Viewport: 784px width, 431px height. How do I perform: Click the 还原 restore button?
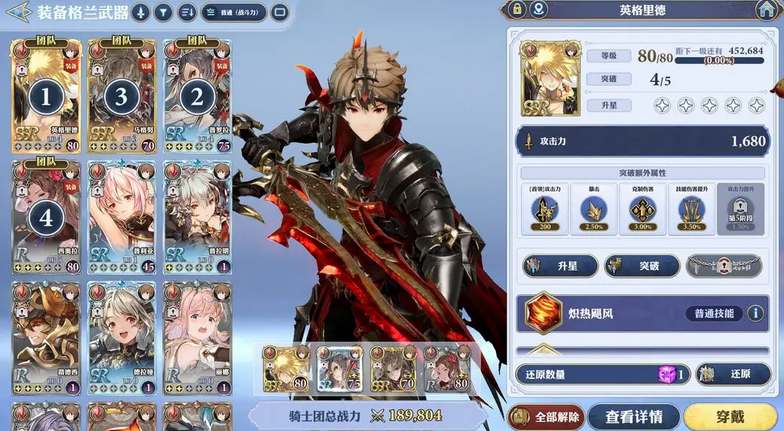point(732,374)
